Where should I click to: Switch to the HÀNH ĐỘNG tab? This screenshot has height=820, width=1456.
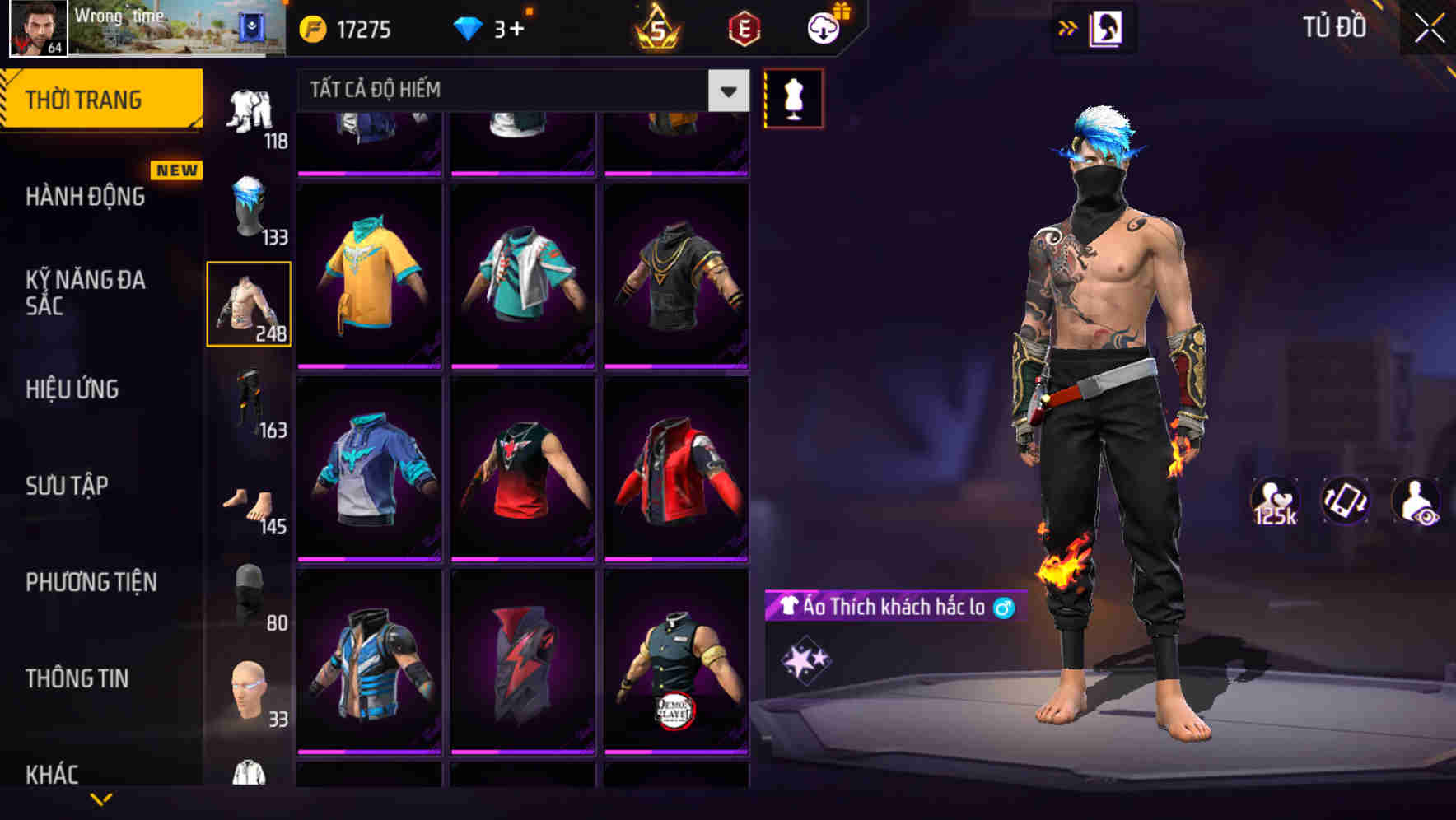(x=85, y=198)
